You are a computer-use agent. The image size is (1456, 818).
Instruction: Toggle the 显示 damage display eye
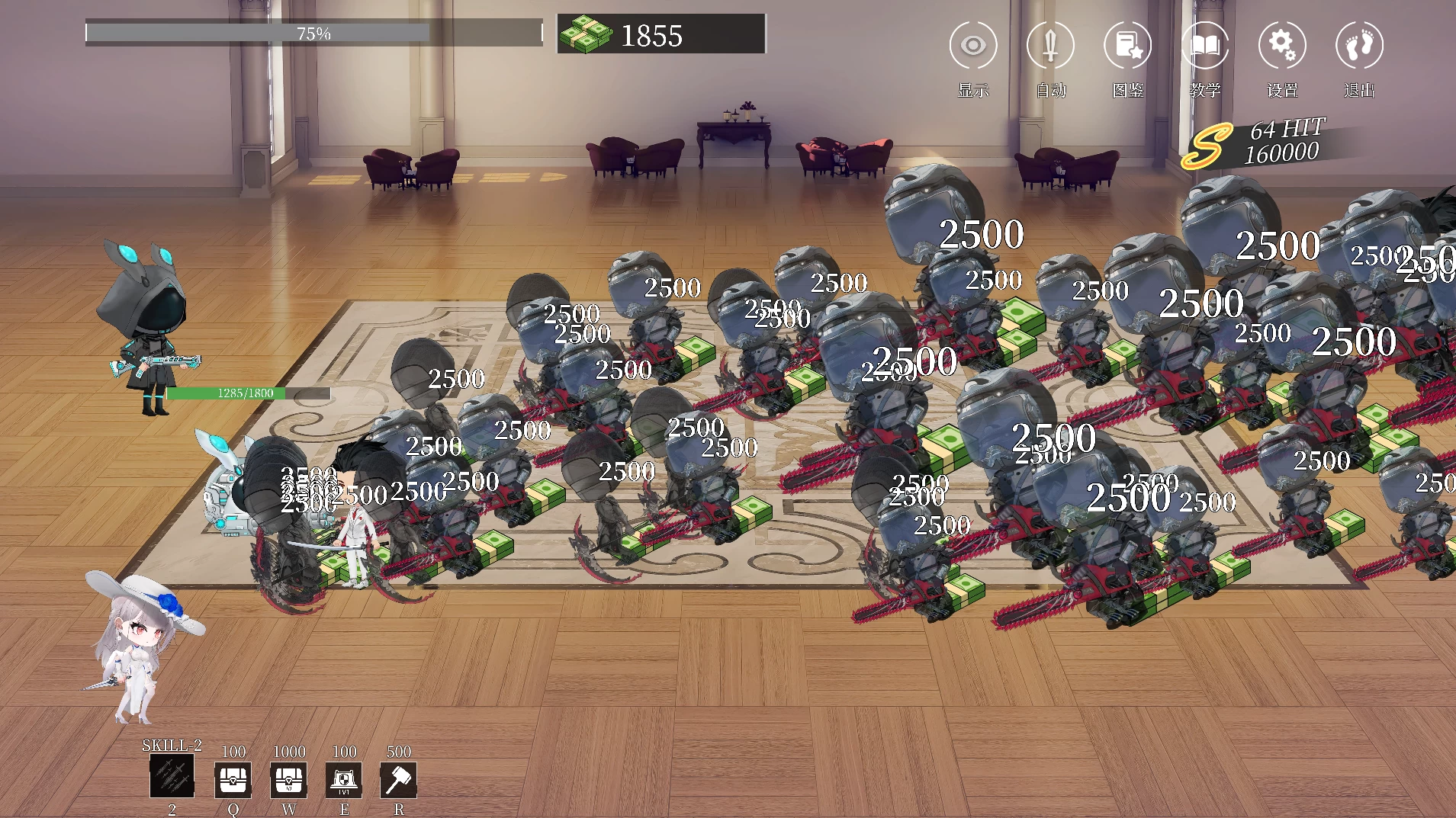(973, 46)
